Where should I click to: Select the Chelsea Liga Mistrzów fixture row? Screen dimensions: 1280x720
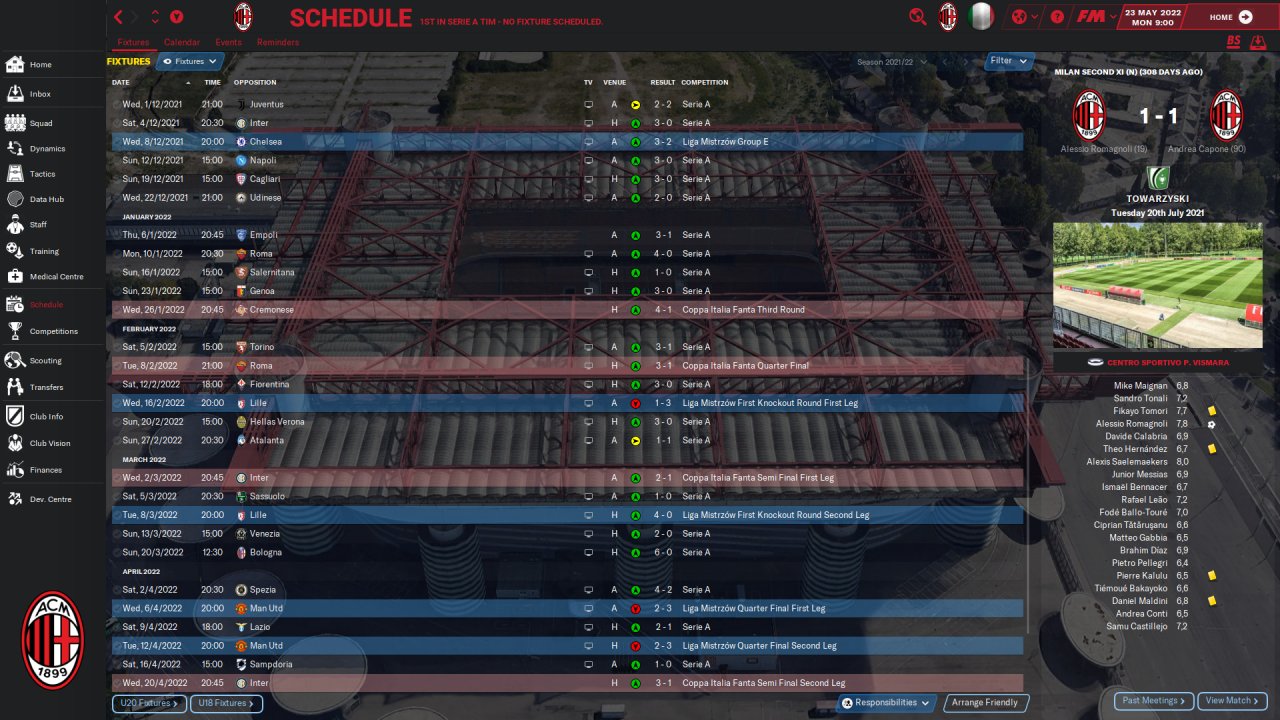(567, 142)
